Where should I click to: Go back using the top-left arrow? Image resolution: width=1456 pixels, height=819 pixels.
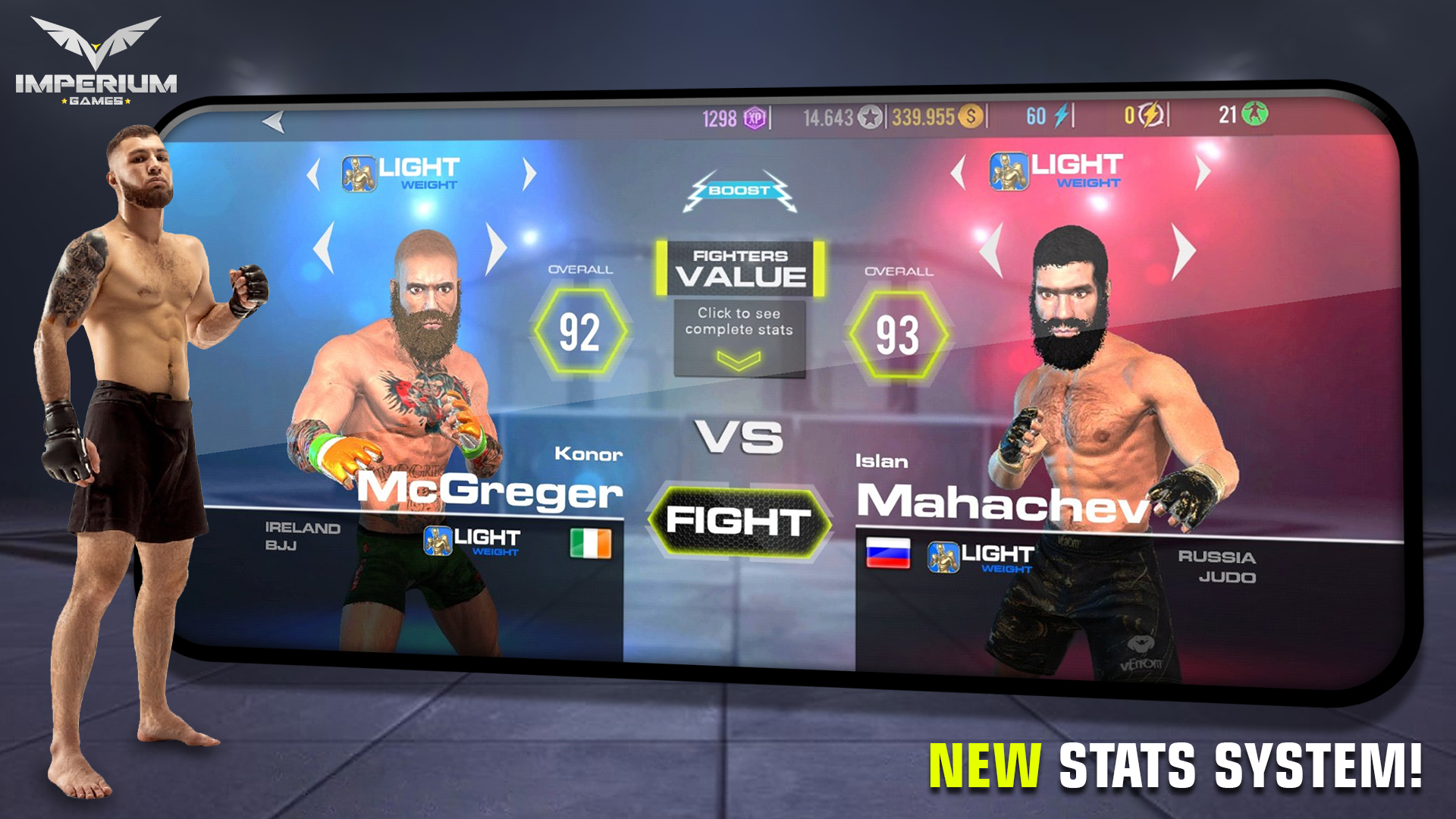[273, 121]
